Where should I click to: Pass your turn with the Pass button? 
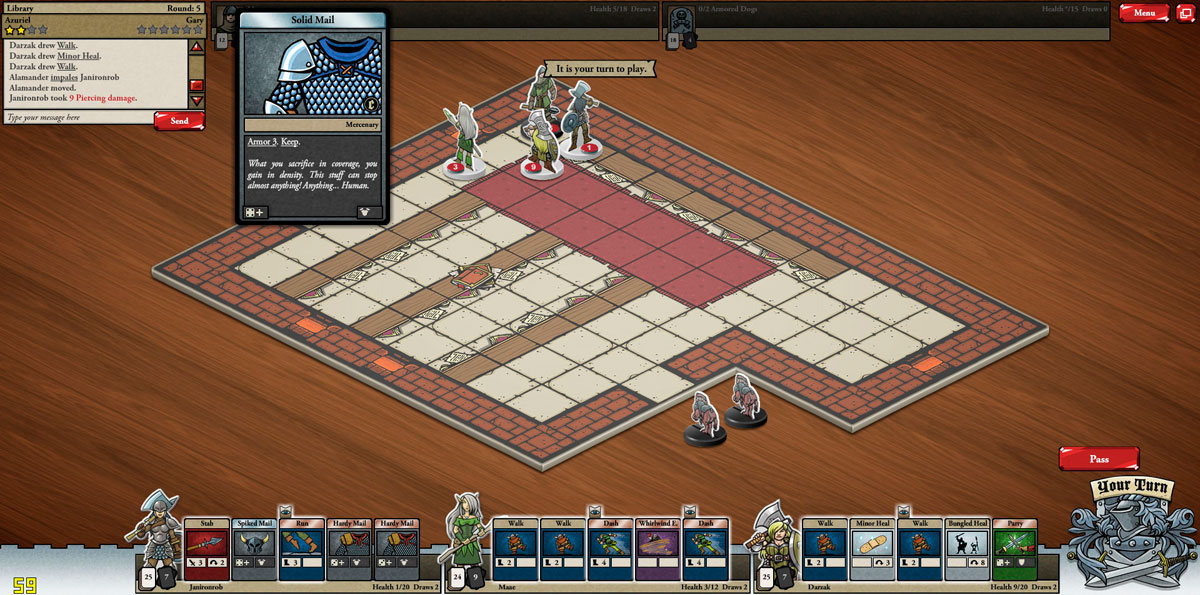[1099, 459]
